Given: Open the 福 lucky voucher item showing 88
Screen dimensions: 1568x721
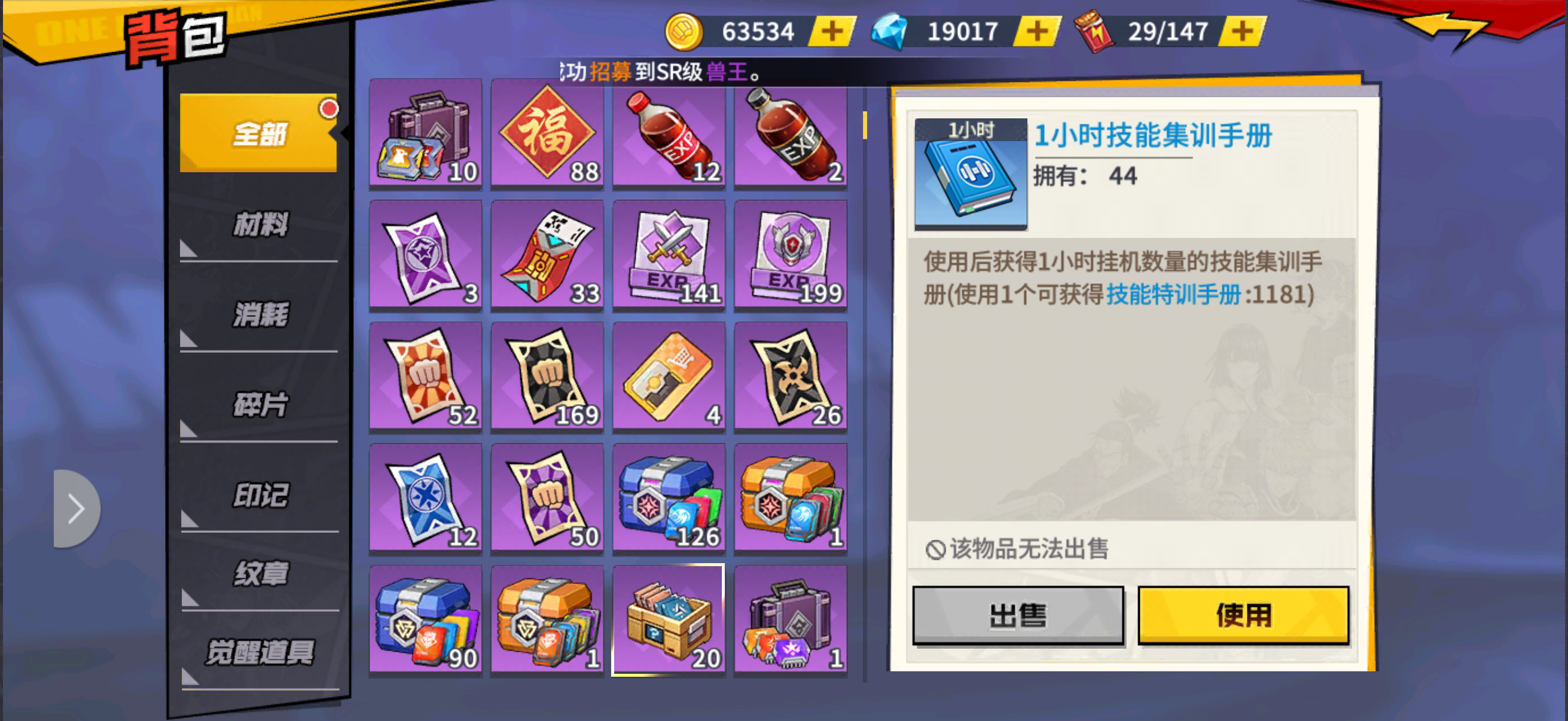Looking at the screenshot, I should click(547, 134).
